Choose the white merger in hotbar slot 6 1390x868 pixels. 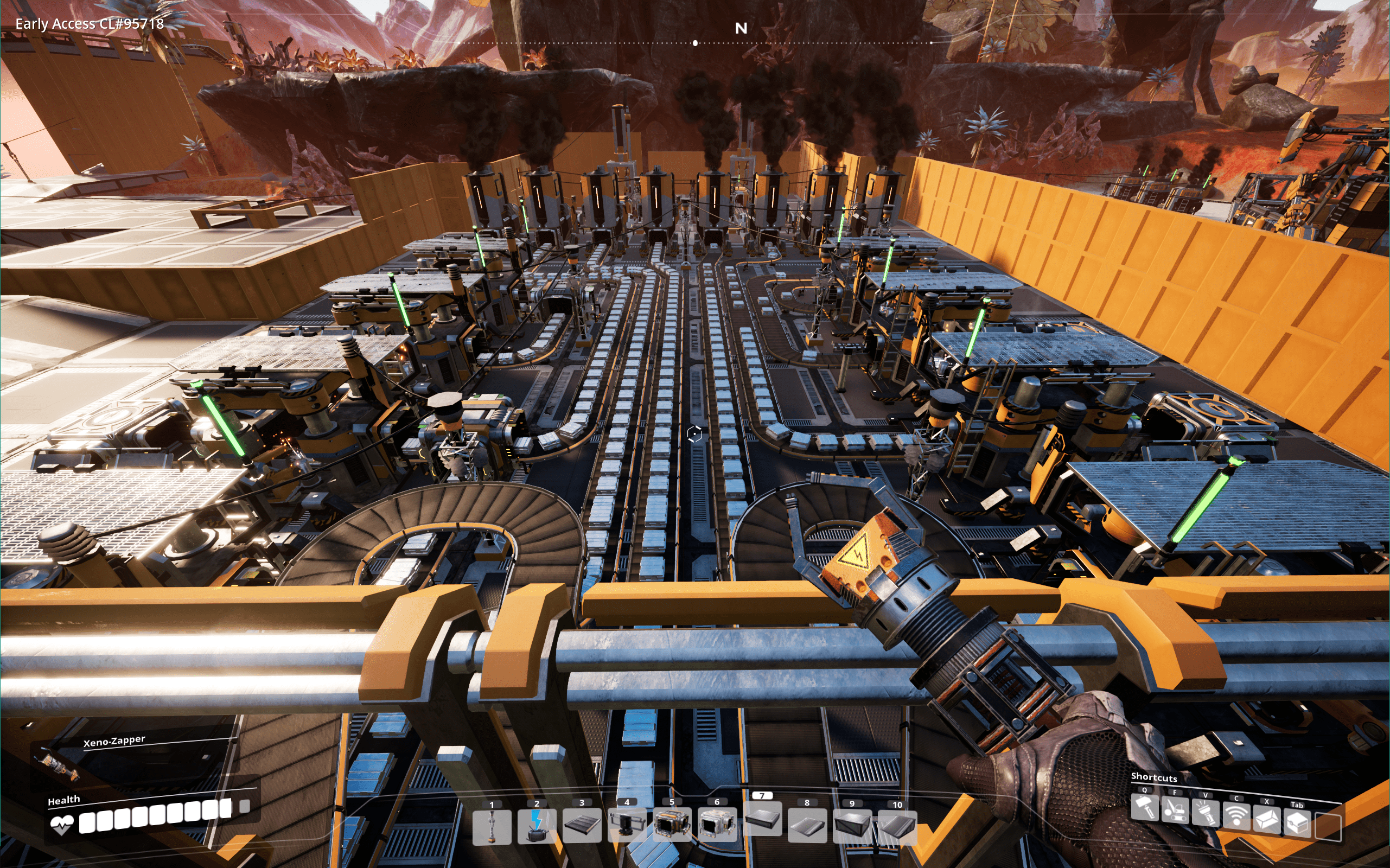tap(717, 825)
